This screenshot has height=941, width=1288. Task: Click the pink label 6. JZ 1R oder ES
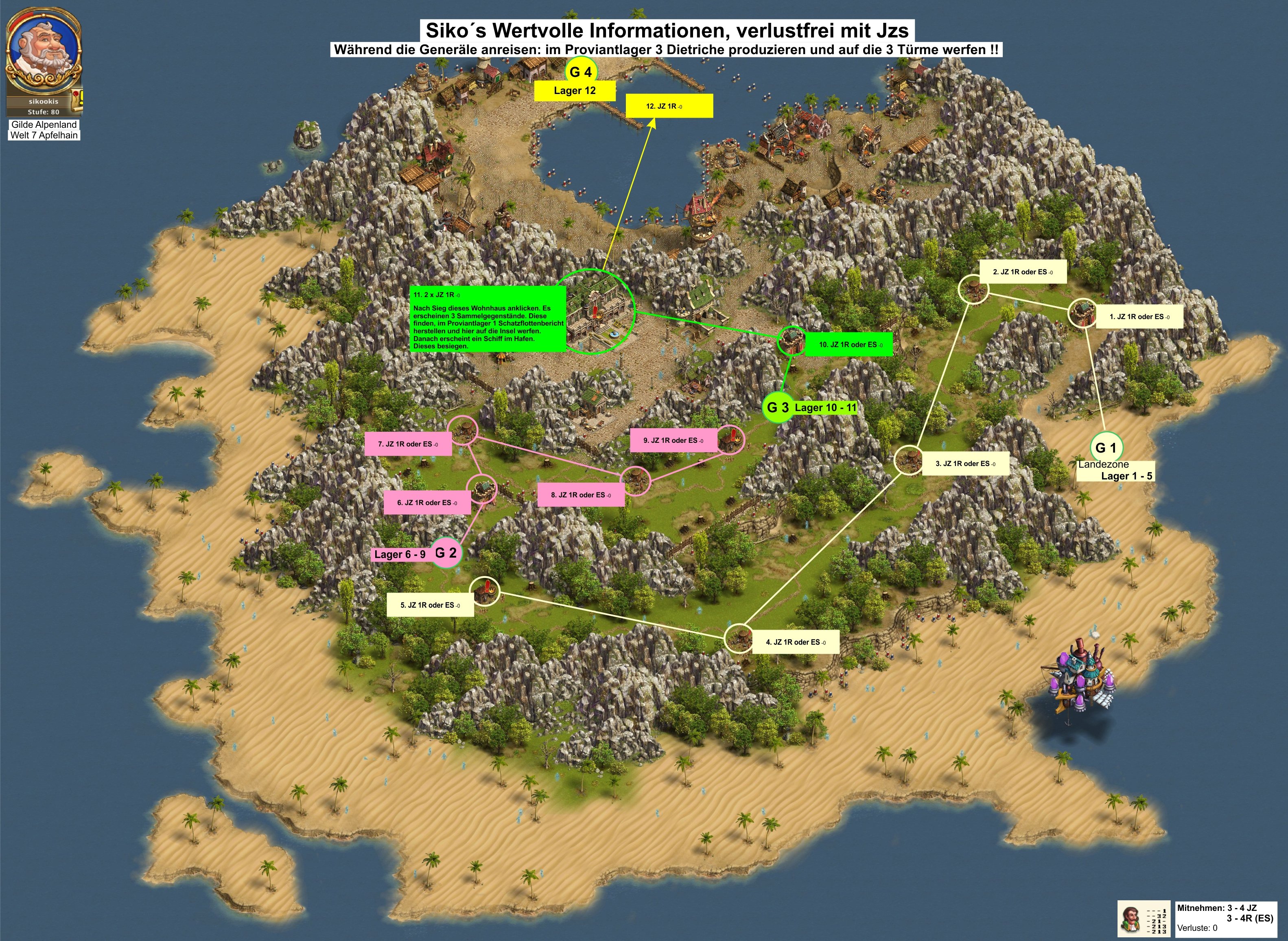click(x=427, y=503)
